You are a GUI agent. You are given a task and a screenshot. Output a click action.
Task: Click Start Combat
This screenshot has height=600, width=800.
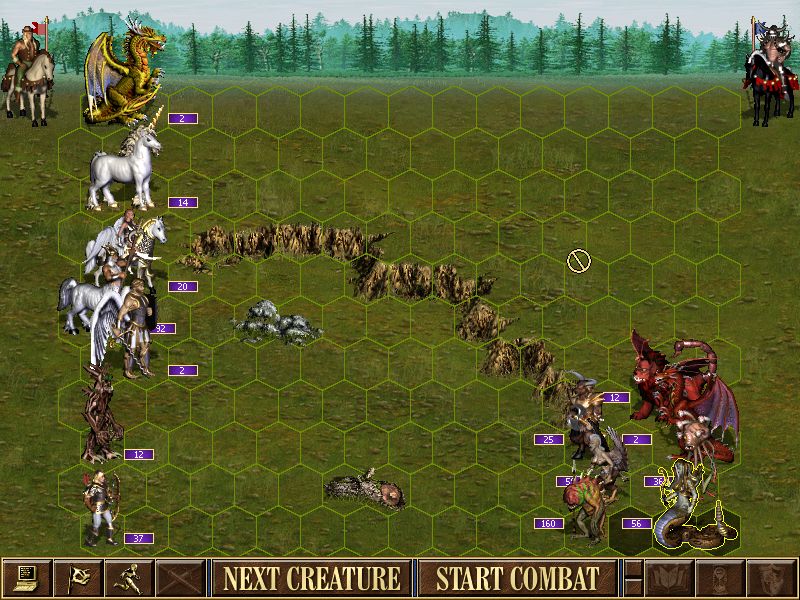tap(517, 578)
